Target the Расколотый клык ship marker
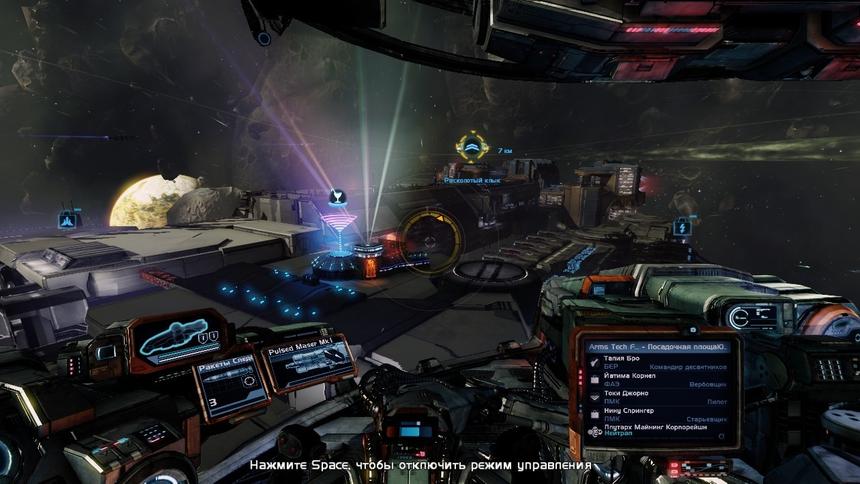Viewport: 860px width, 484px height. point(471,149)
